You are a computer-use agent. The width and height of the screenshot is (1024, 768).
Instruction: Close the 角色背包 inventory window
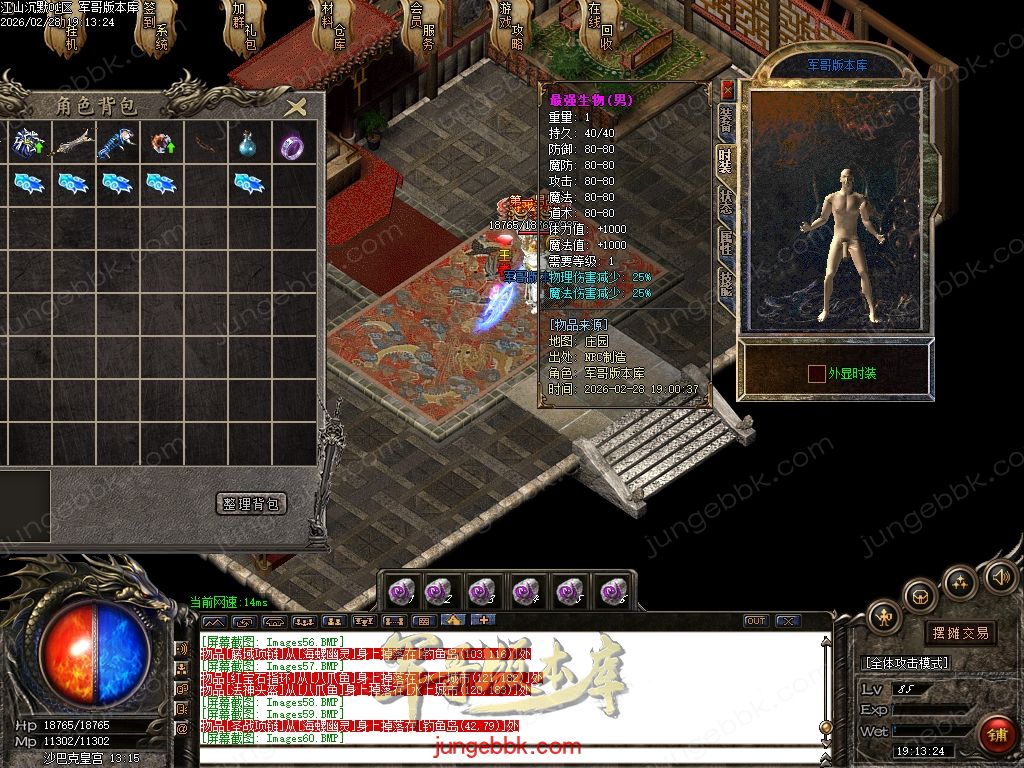295,107
